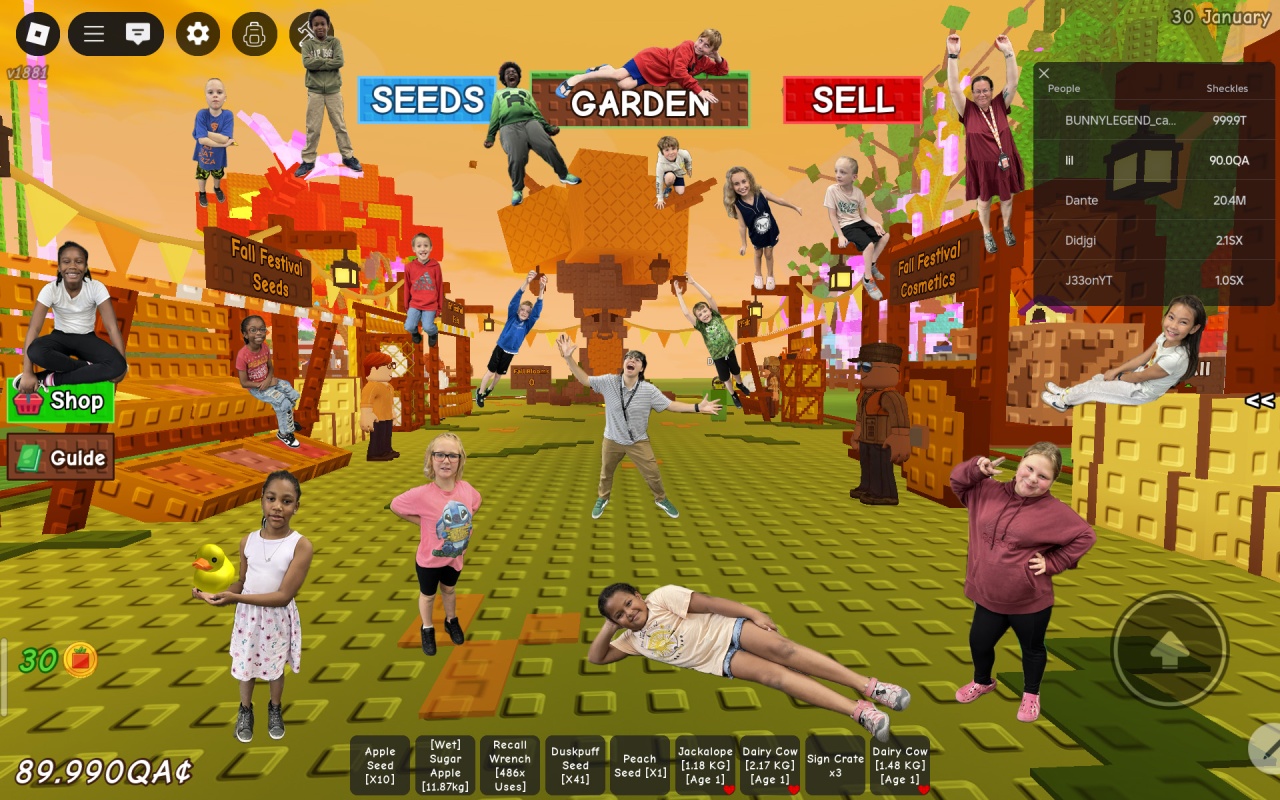The width and height of the screenshot is (1280, 800).
Task: Open the gear settings button
Action: click(198, 34)
